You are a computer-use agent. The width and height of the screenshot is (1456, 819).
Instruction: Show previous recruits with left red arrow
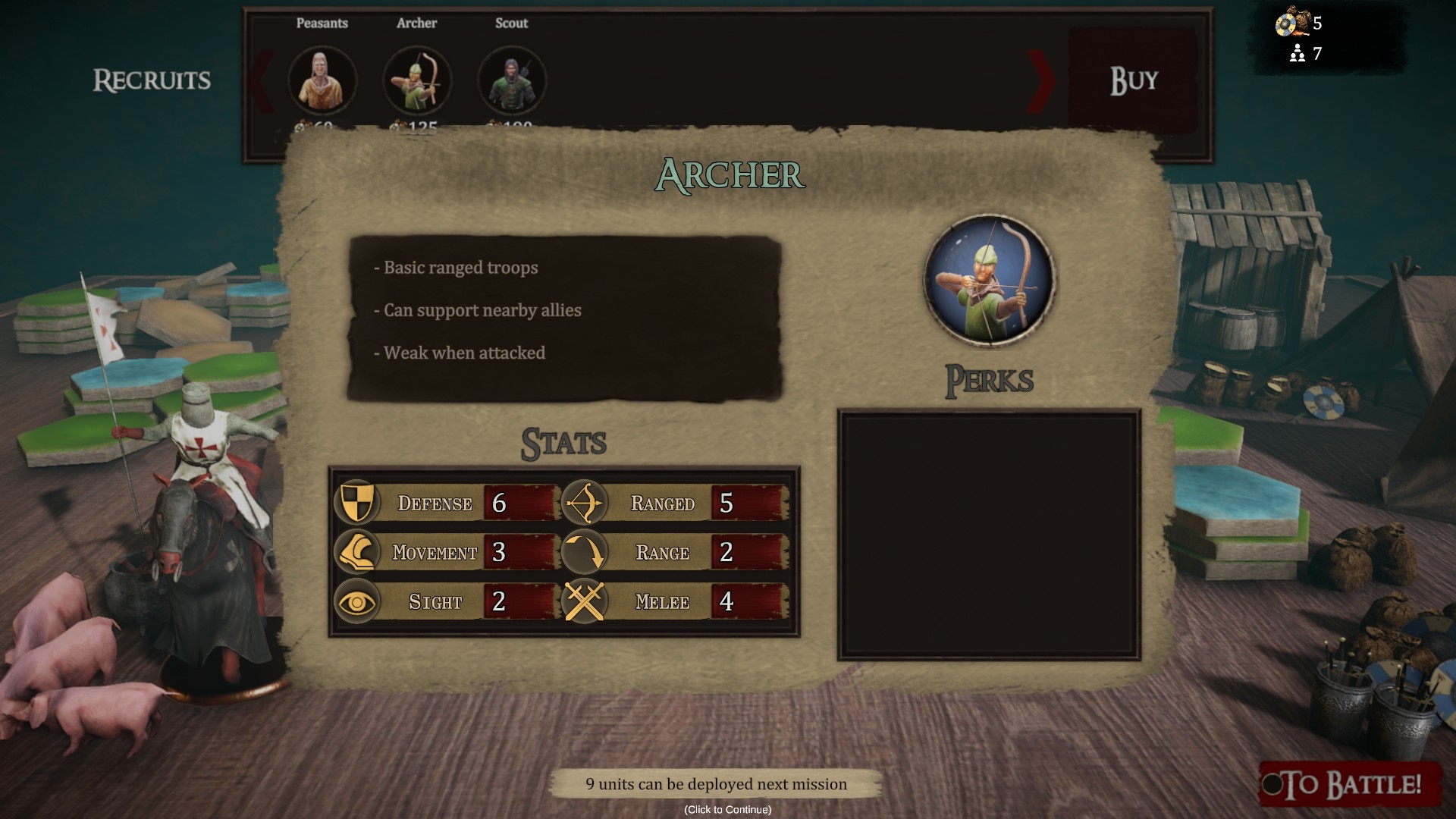coord(262,80)
